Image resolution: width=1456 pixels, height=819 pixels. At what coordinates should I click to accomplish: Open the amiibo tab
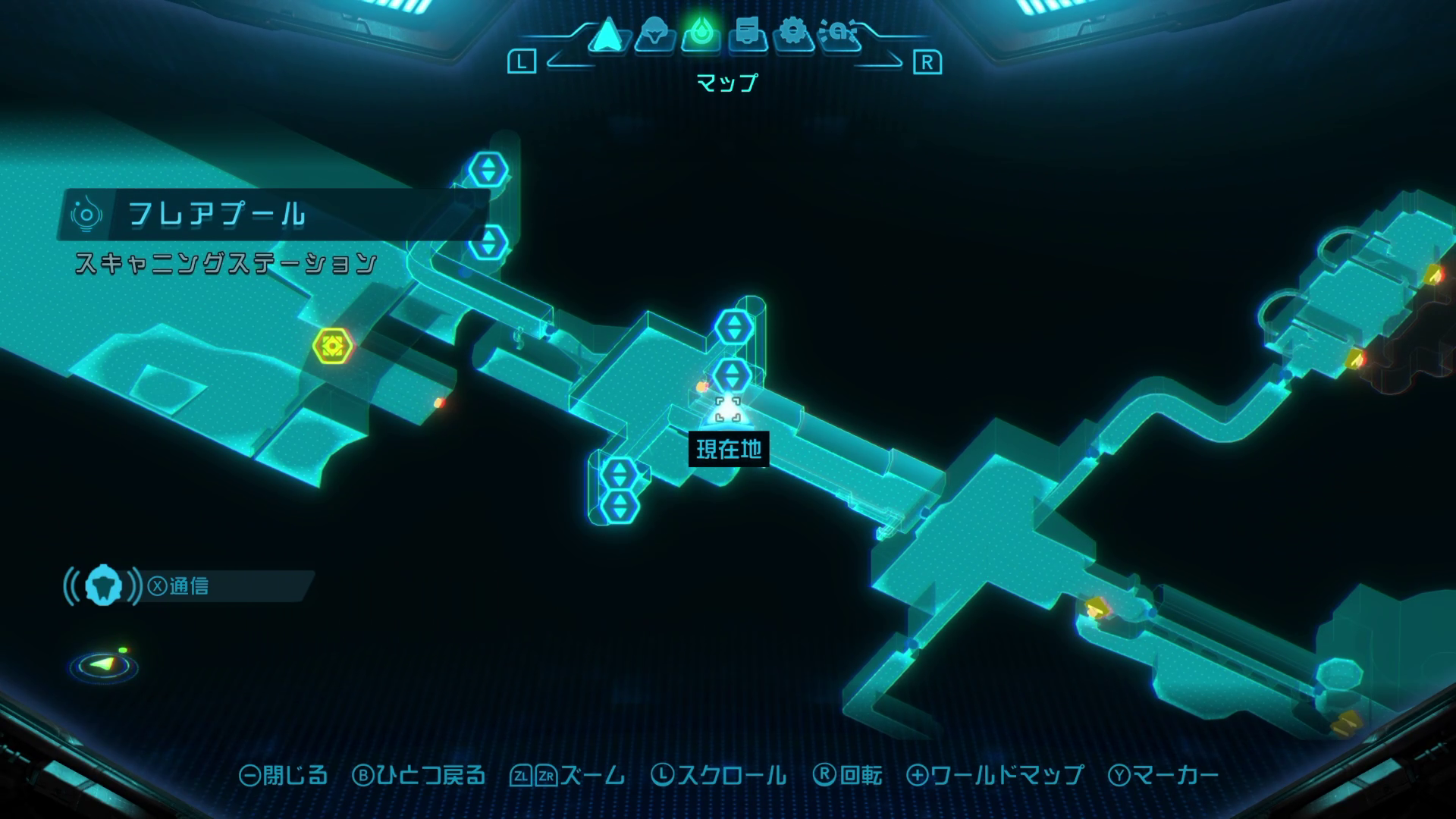839,35
